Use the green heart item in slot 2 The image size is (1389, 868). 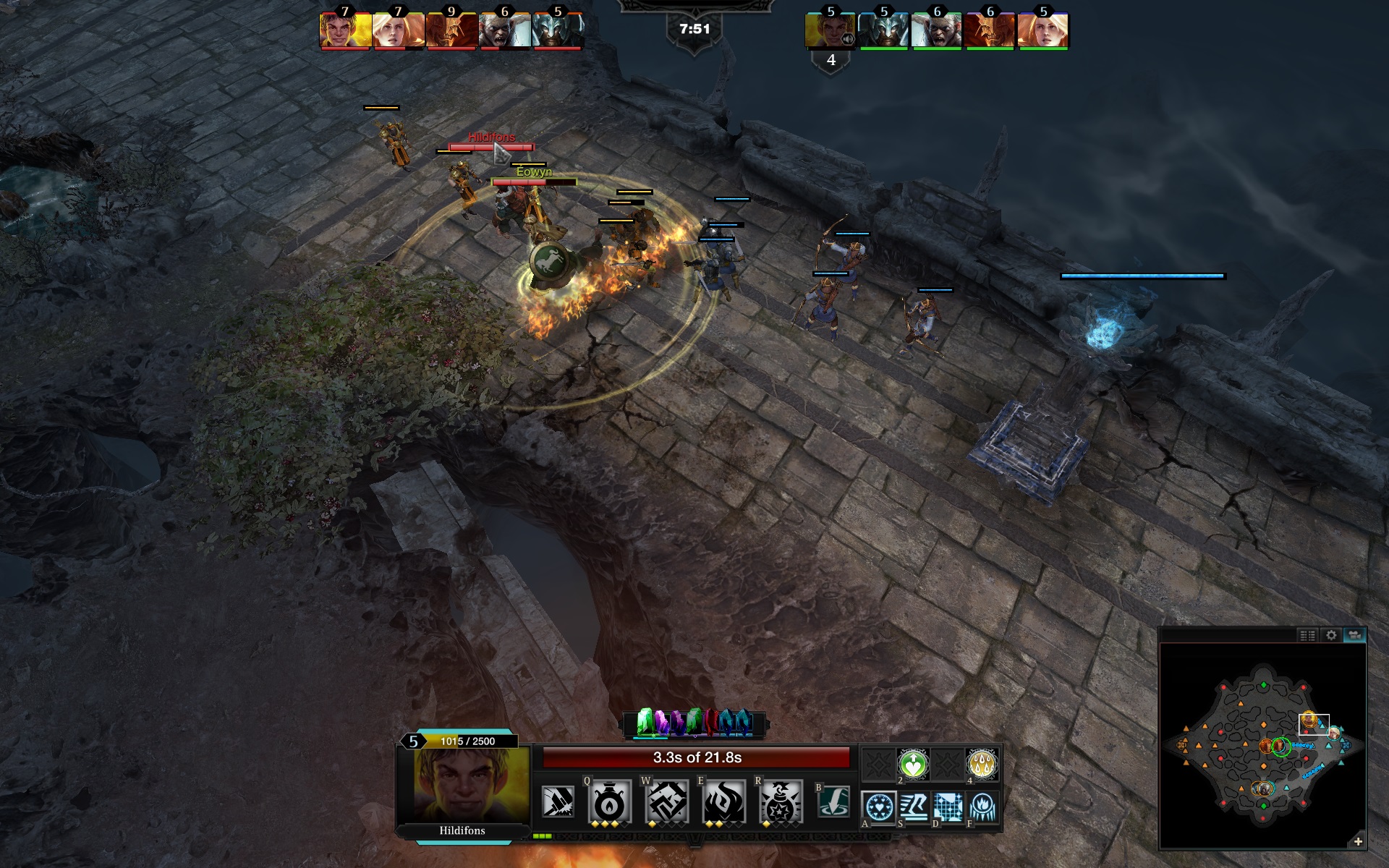[913, 764]
